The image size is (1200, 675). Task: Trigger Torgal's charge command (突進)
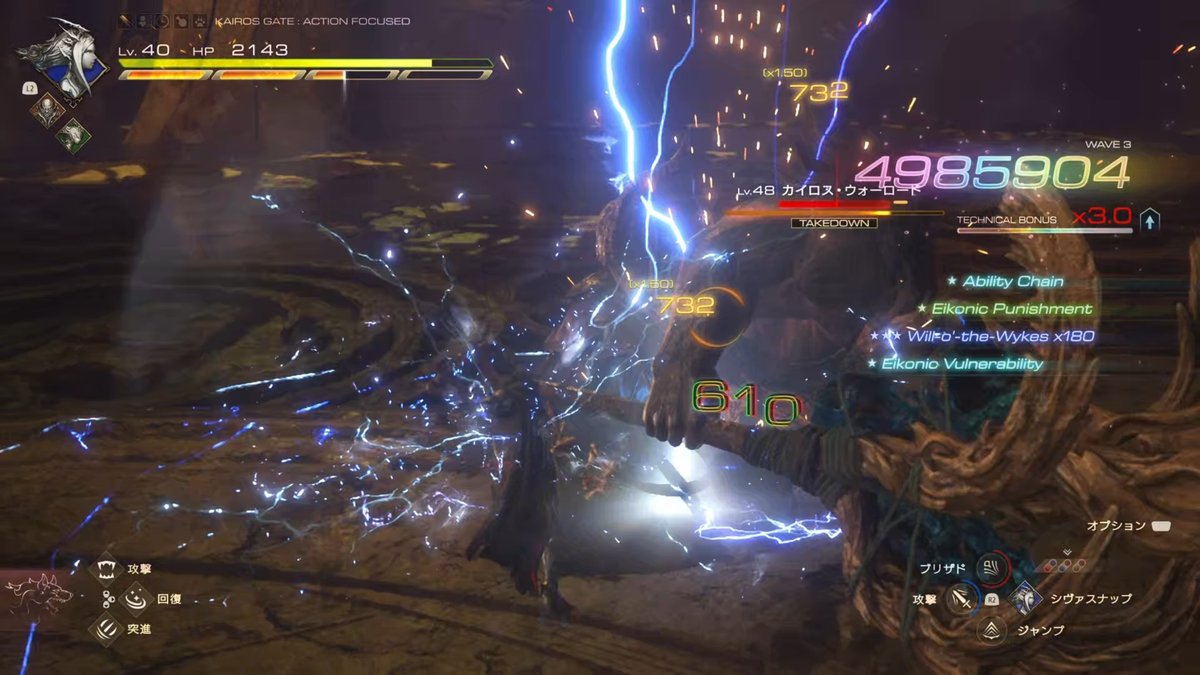[x=106, y=628]
